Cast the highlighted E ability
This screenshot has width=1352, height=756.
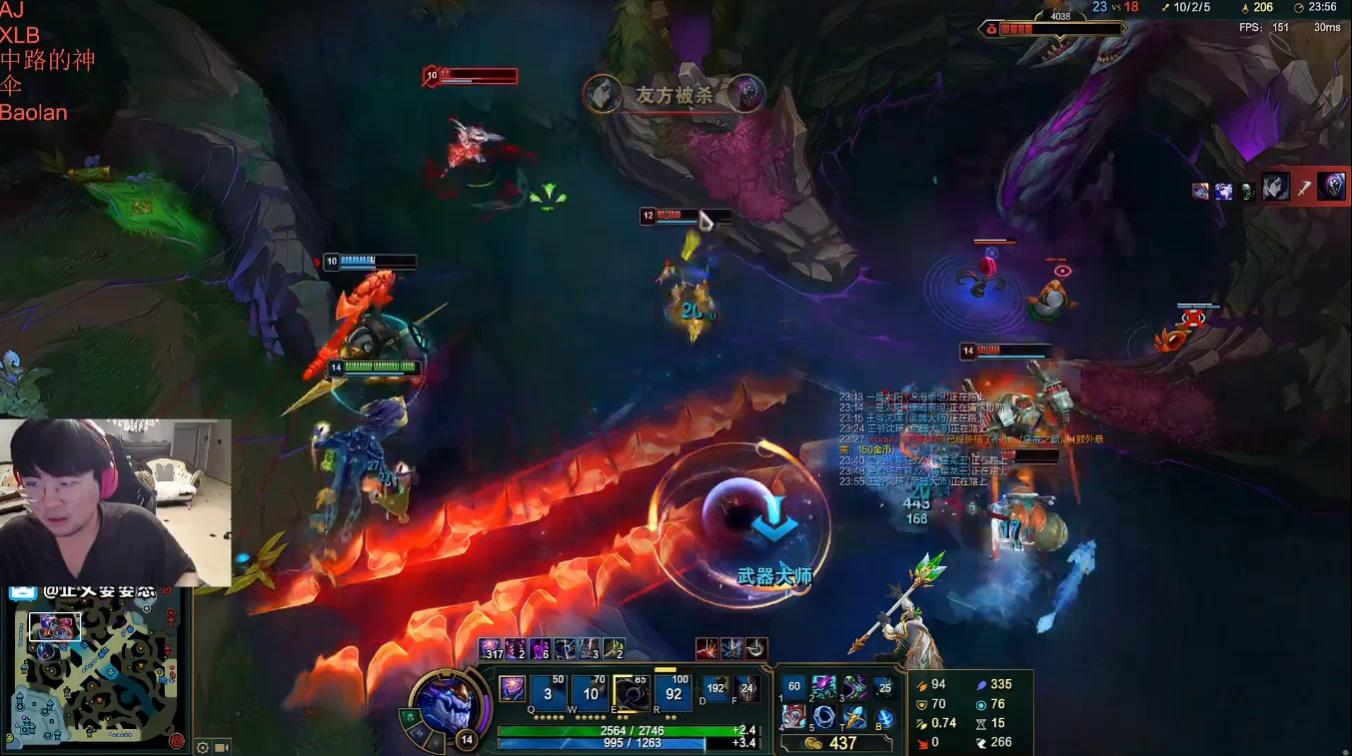click(x=632, y=692)
